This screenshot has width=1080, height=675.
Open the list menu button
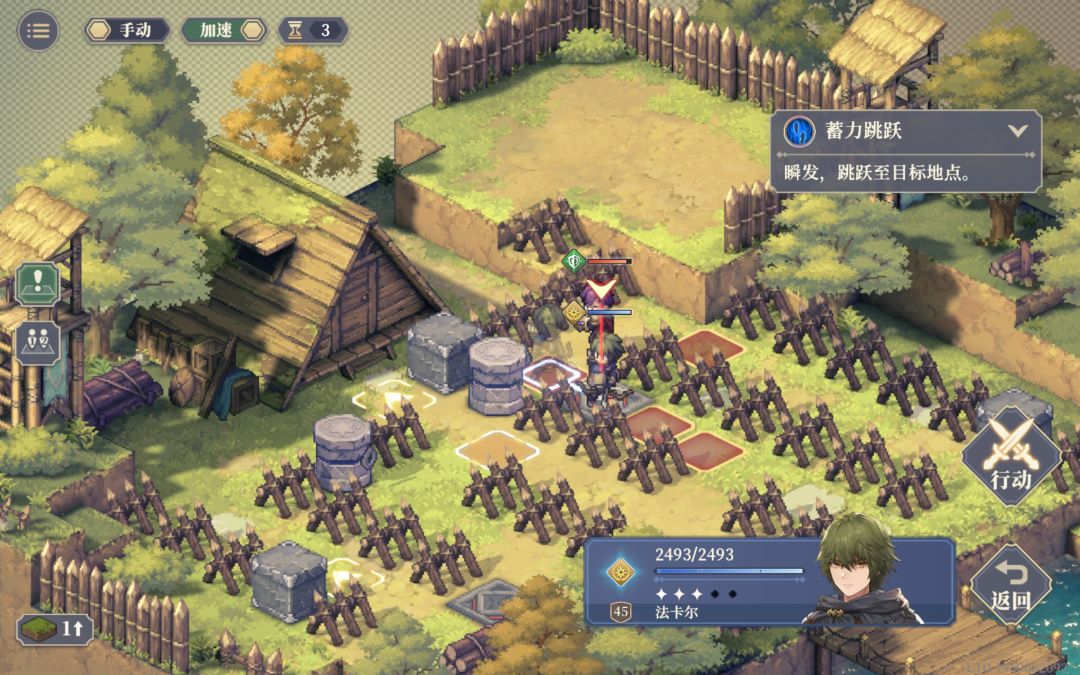click(x=38, y=30)
